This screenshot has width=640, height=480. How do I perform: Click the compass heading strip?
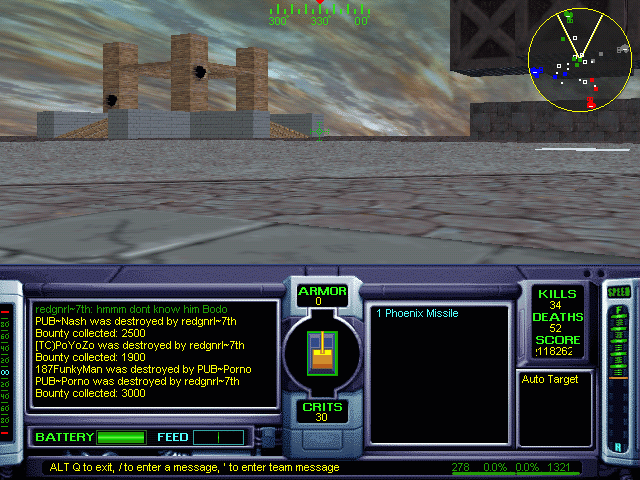click(319, 15)
